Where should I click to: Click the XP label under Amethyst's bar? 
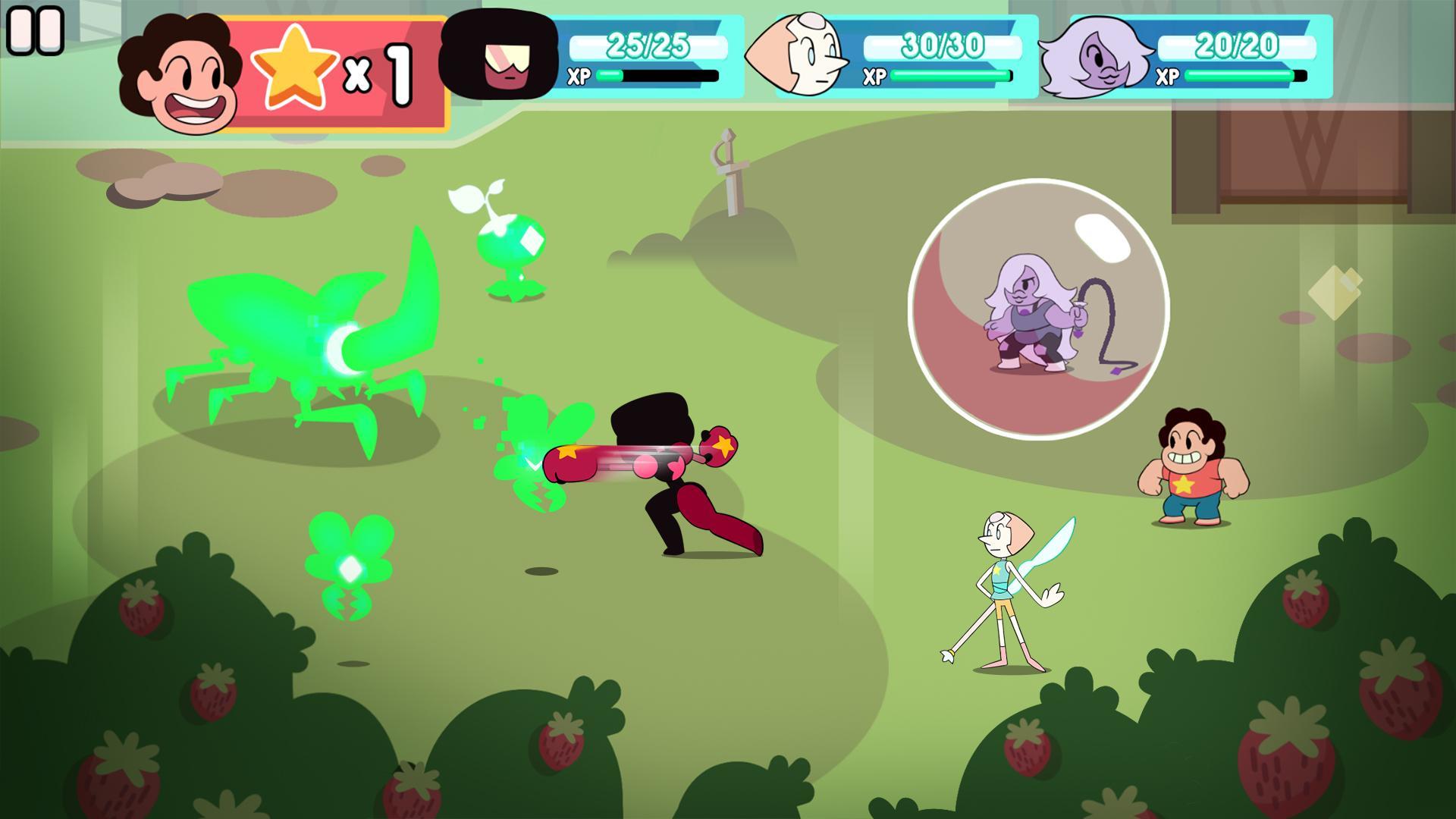point(1169,76)
